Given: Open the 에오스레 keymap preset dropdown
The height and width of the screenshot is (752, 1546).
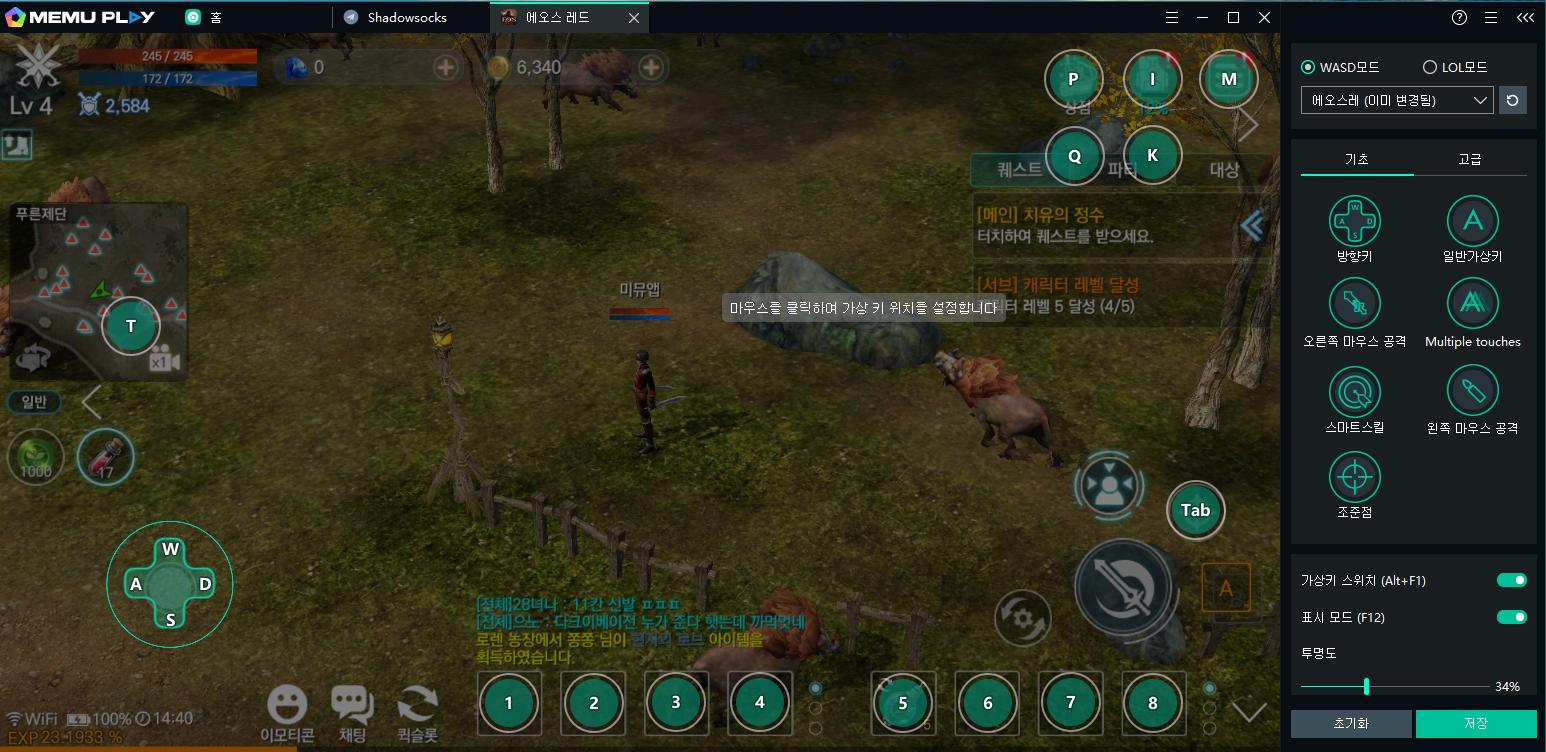Looking at the screenshot, I should (1396, 100).
